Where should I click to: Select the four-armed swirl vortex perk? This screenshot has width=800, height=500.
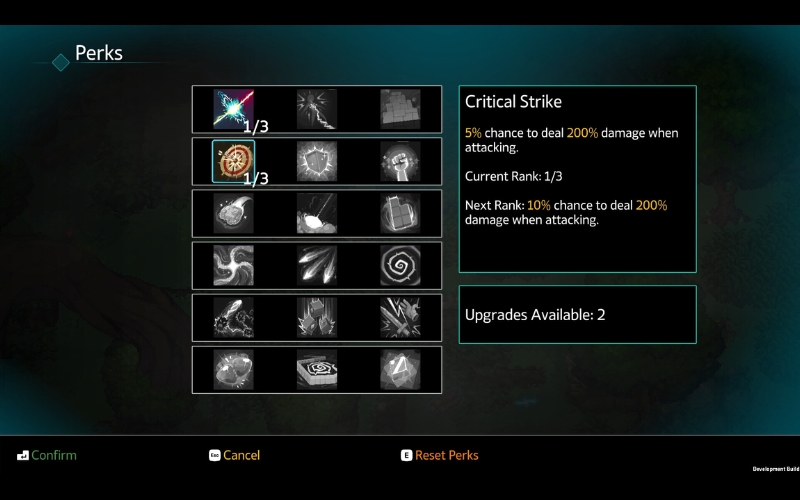point(233,265)
